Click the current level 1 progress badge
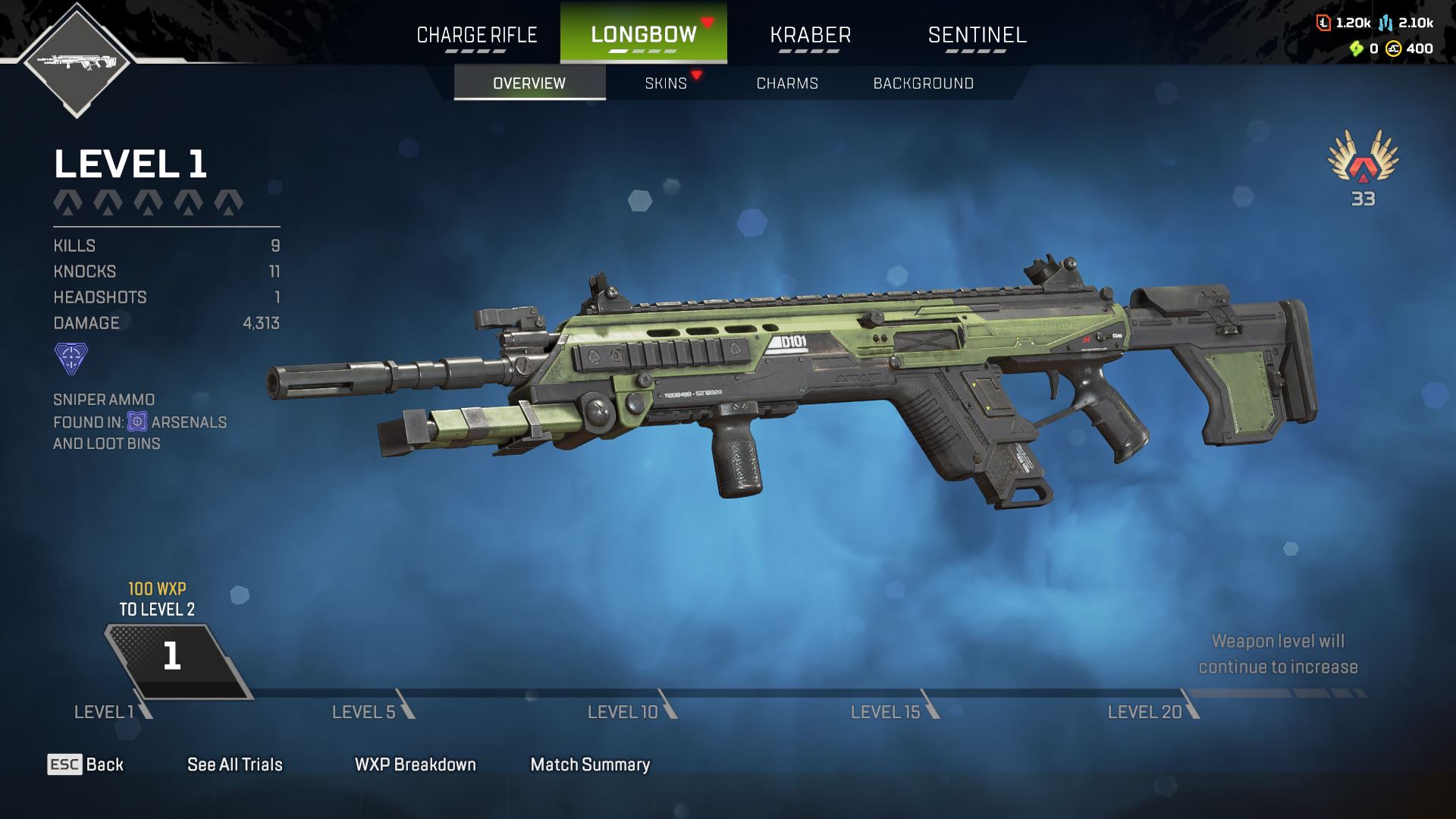 (x=173, y=657)
